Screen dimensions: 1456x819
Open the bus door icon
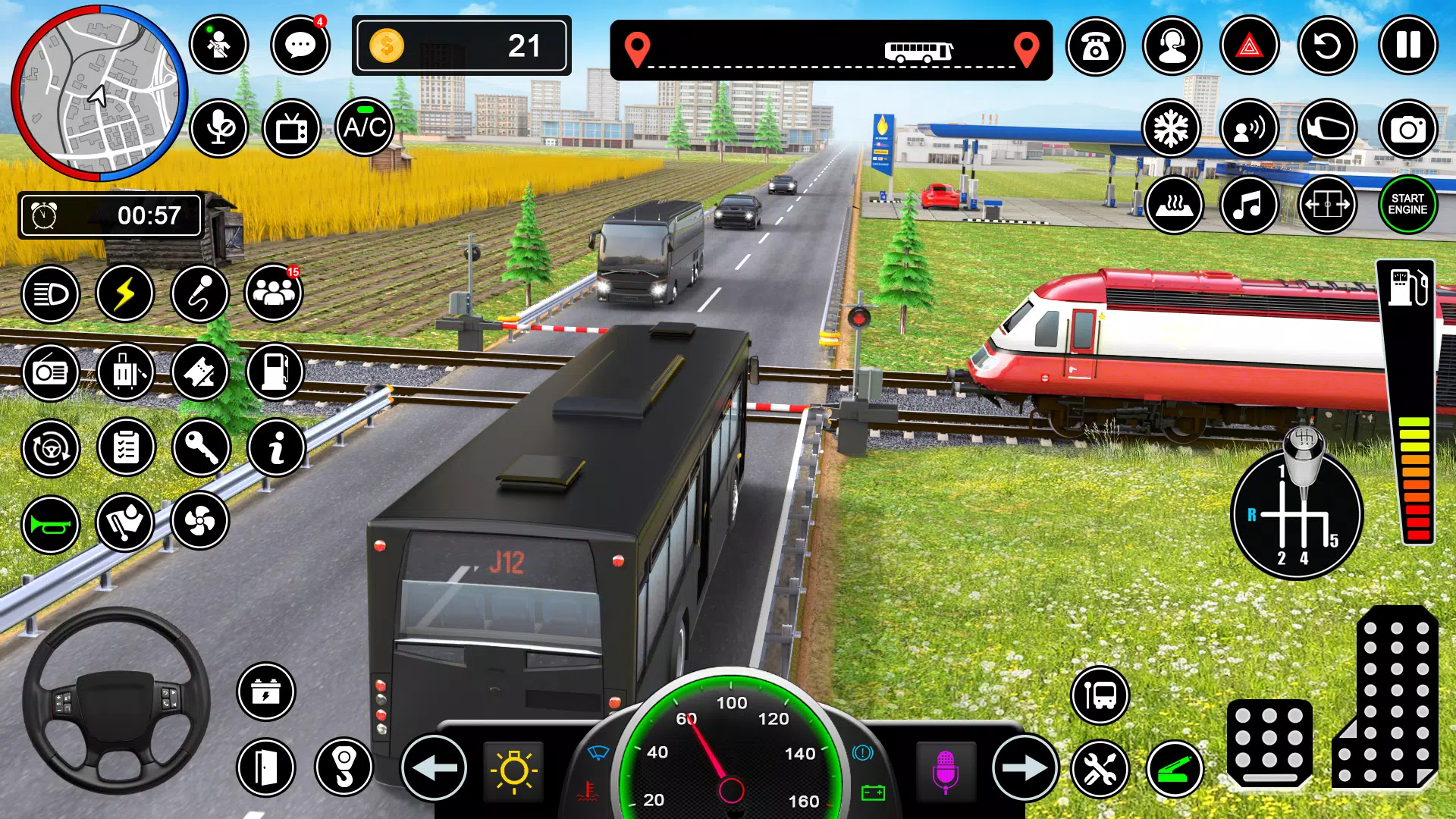click(265, 767)
